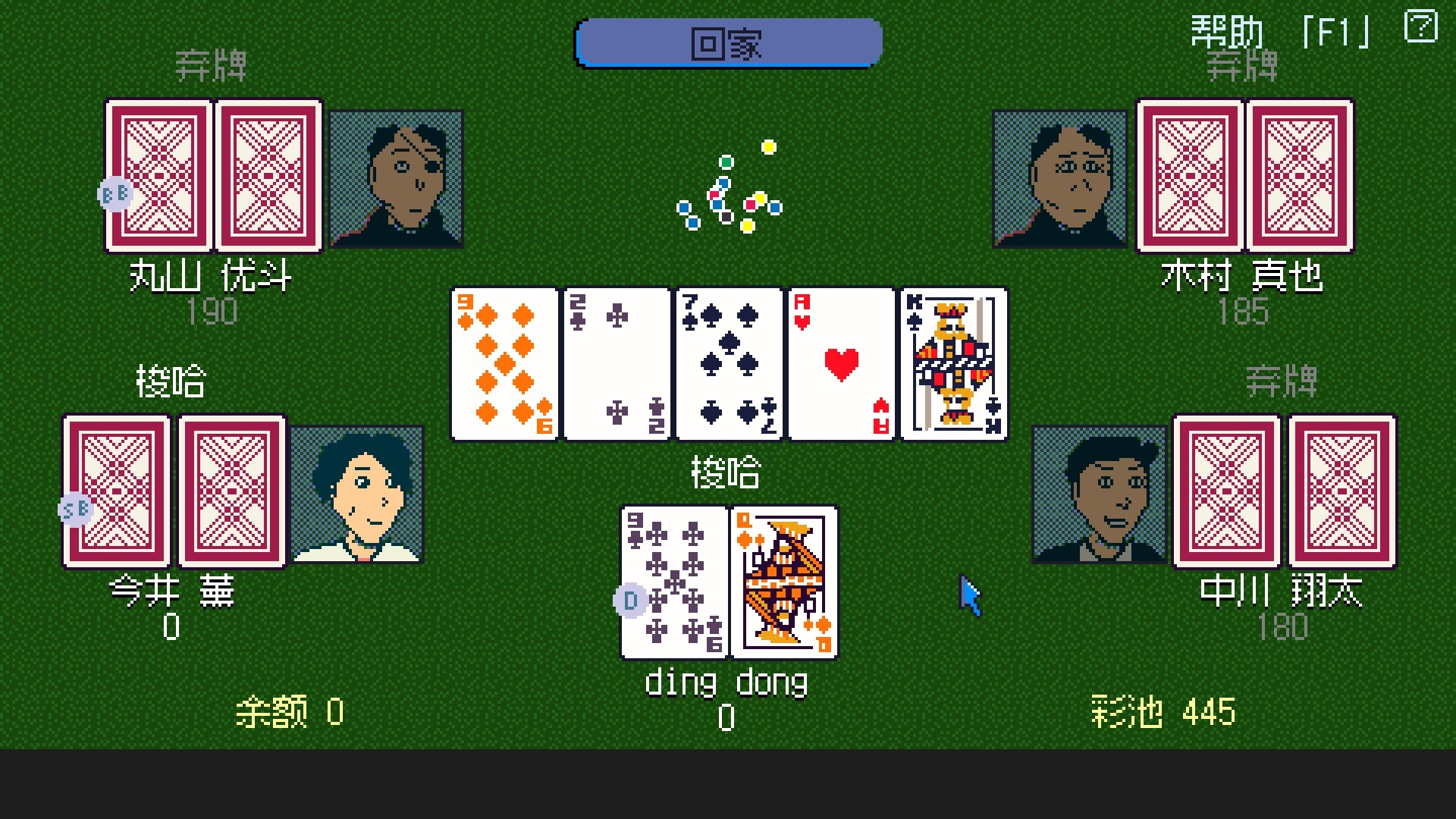1456x819 pixels.
Task: Select the 9 of diamonds community card
Action: (x=504, y=362)
